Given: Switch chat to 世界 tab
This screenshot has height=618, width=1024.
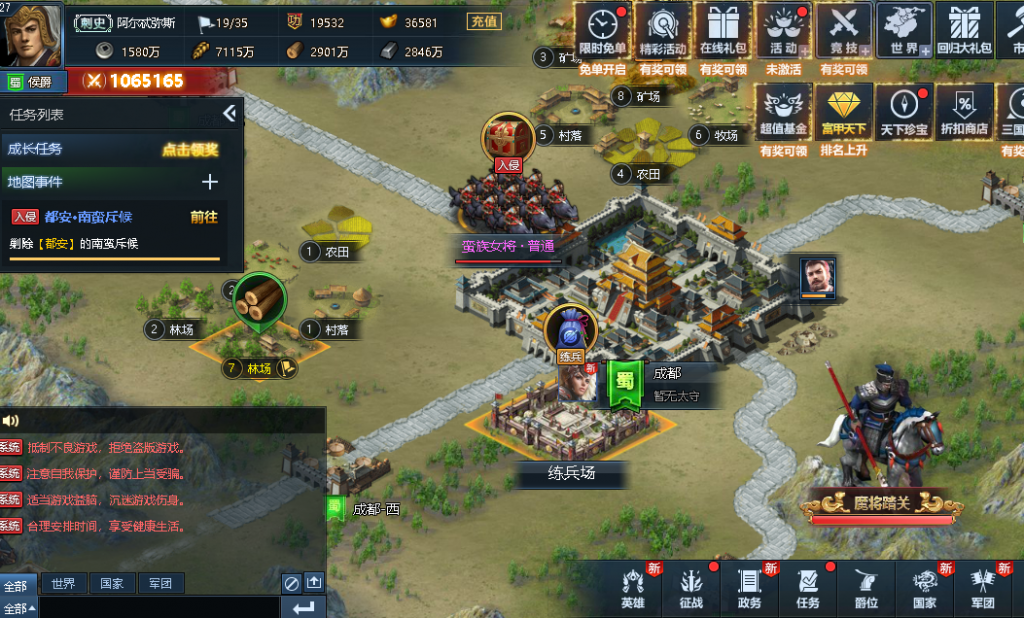Looking at the screenshot, I should click(63, 583).
